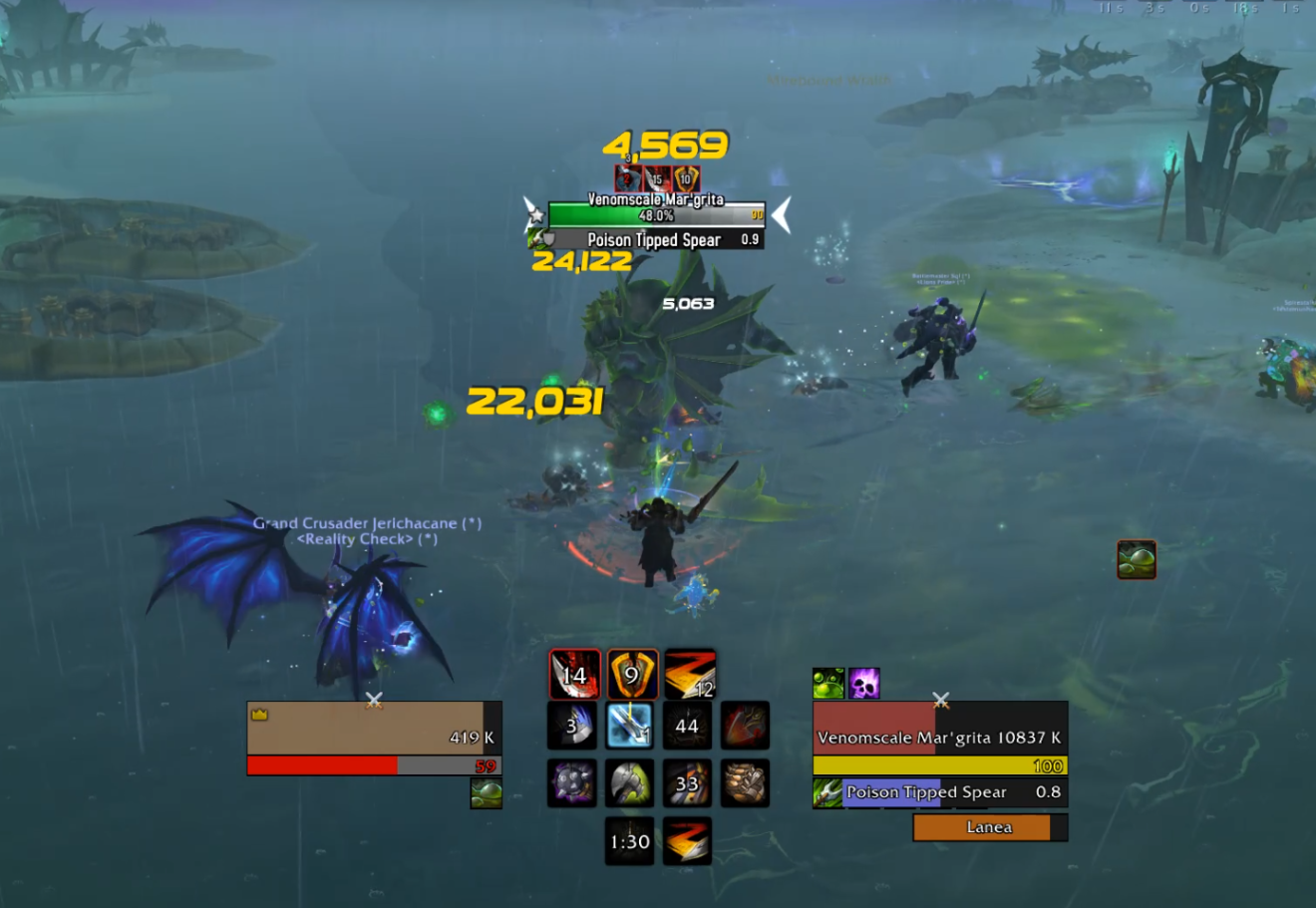1316x908 pixels.
Task: Select the Lanea target-of-target frame
Action: pyautogui.click(x=989, y=827)
